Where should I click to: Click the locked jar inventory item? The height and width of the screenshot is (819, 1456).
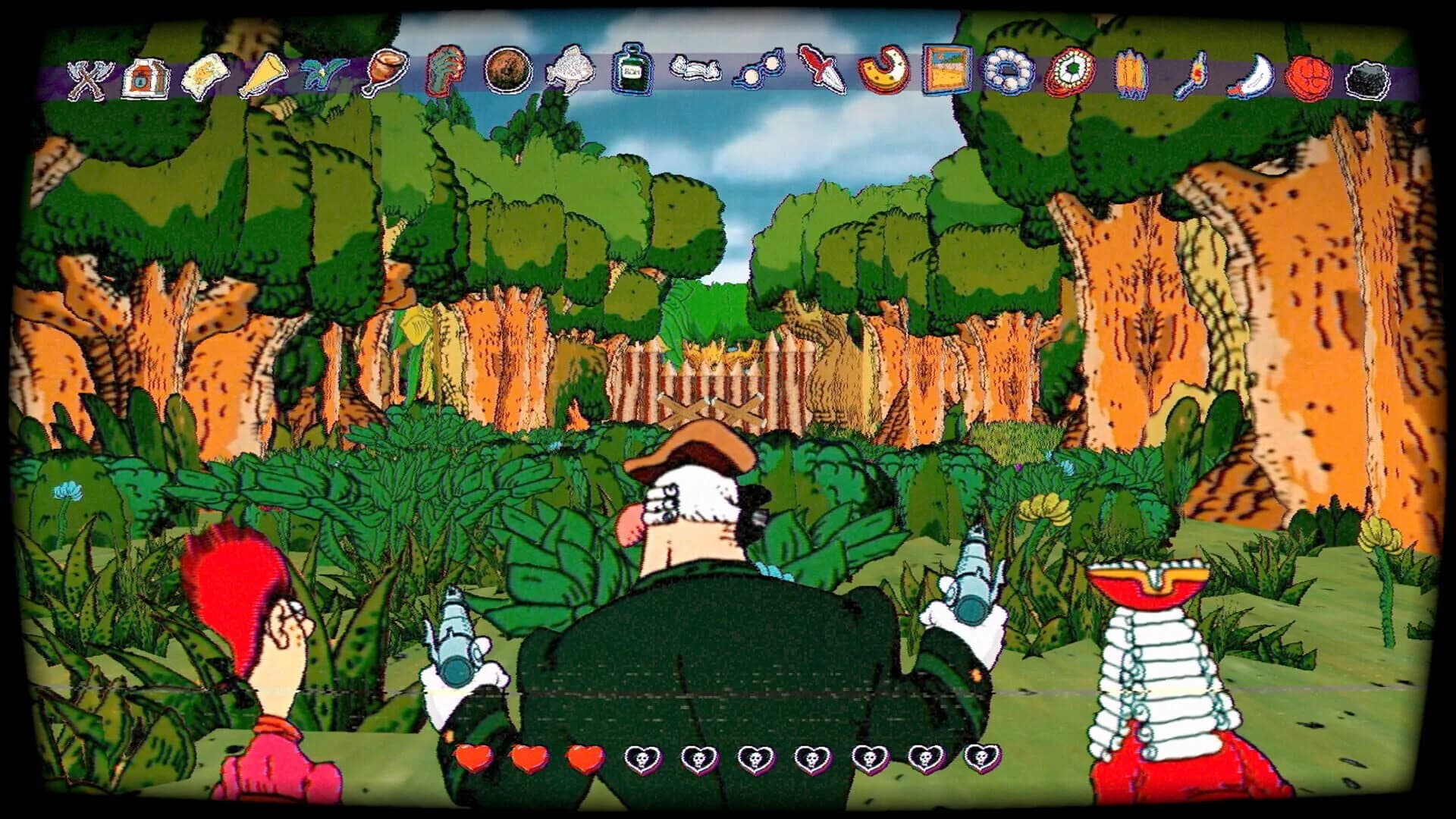(x=144, y=76)
